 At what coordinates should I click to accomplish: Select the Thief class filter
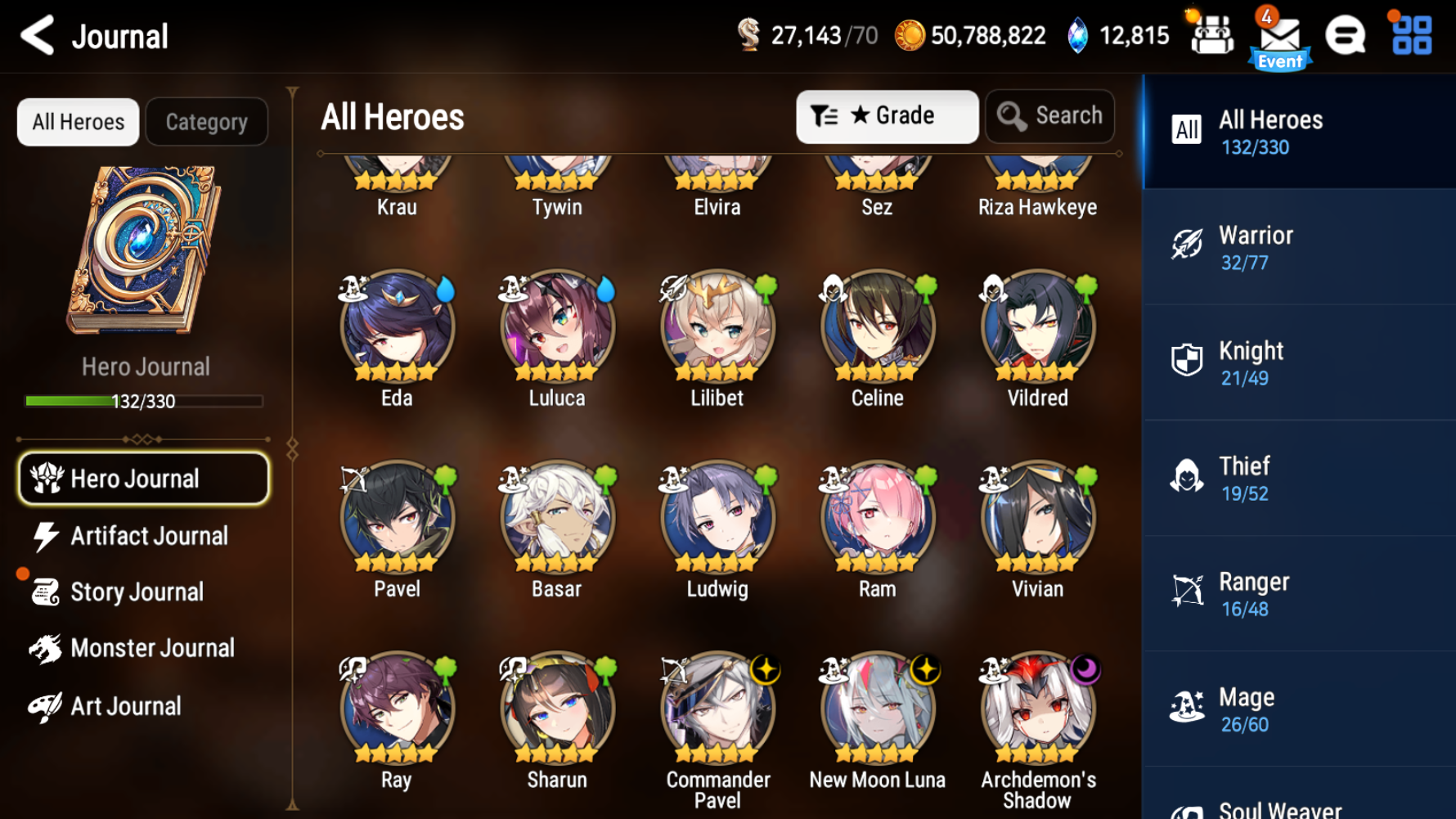[x=1299, y=477]
